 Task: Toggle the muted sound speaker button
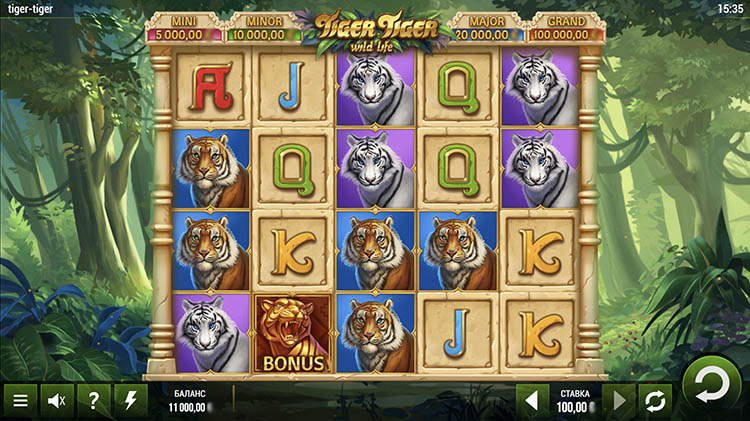tap(56, 401)
